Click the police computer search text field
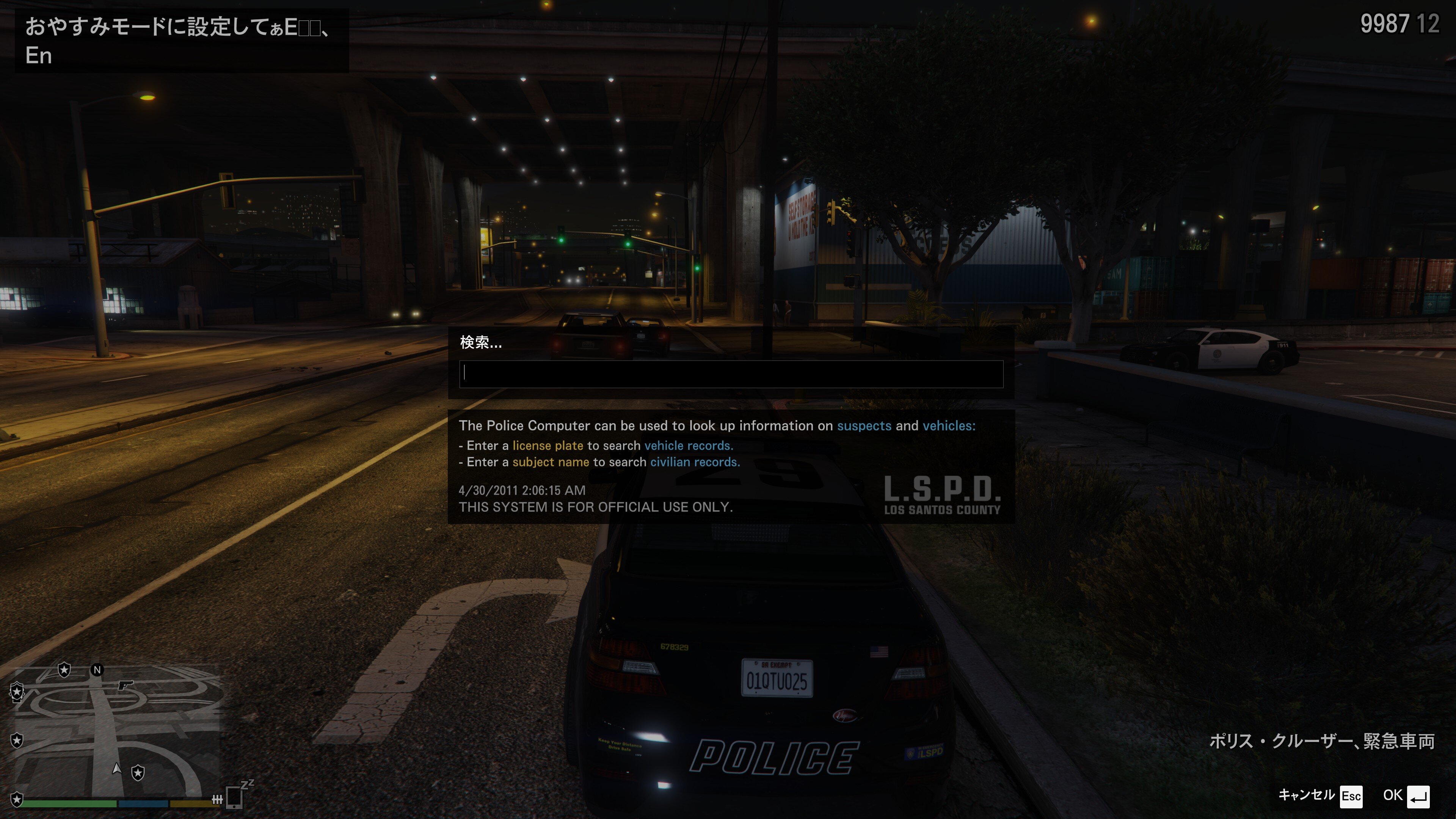The width and height of the screenshot is (1456, 819). pyautogui.click(x=731, y=373)
